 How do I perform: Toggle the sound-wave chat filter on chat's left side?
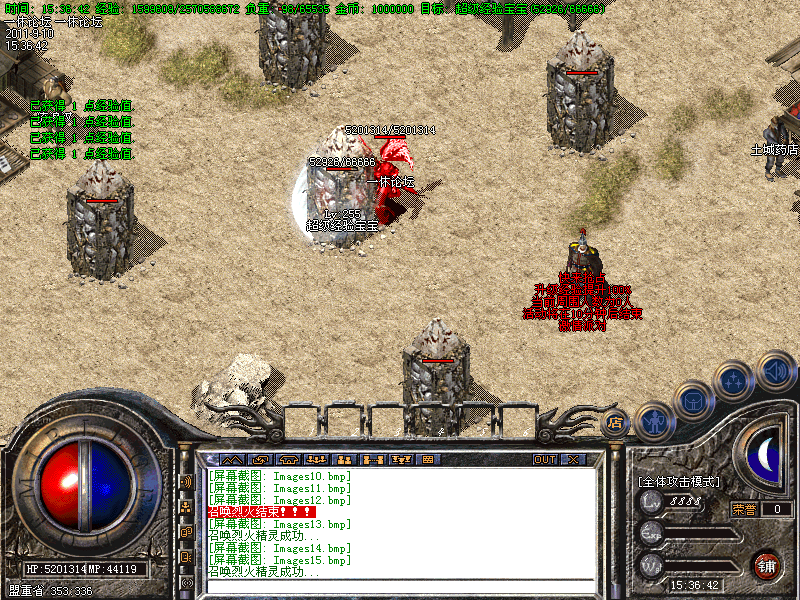186,481
